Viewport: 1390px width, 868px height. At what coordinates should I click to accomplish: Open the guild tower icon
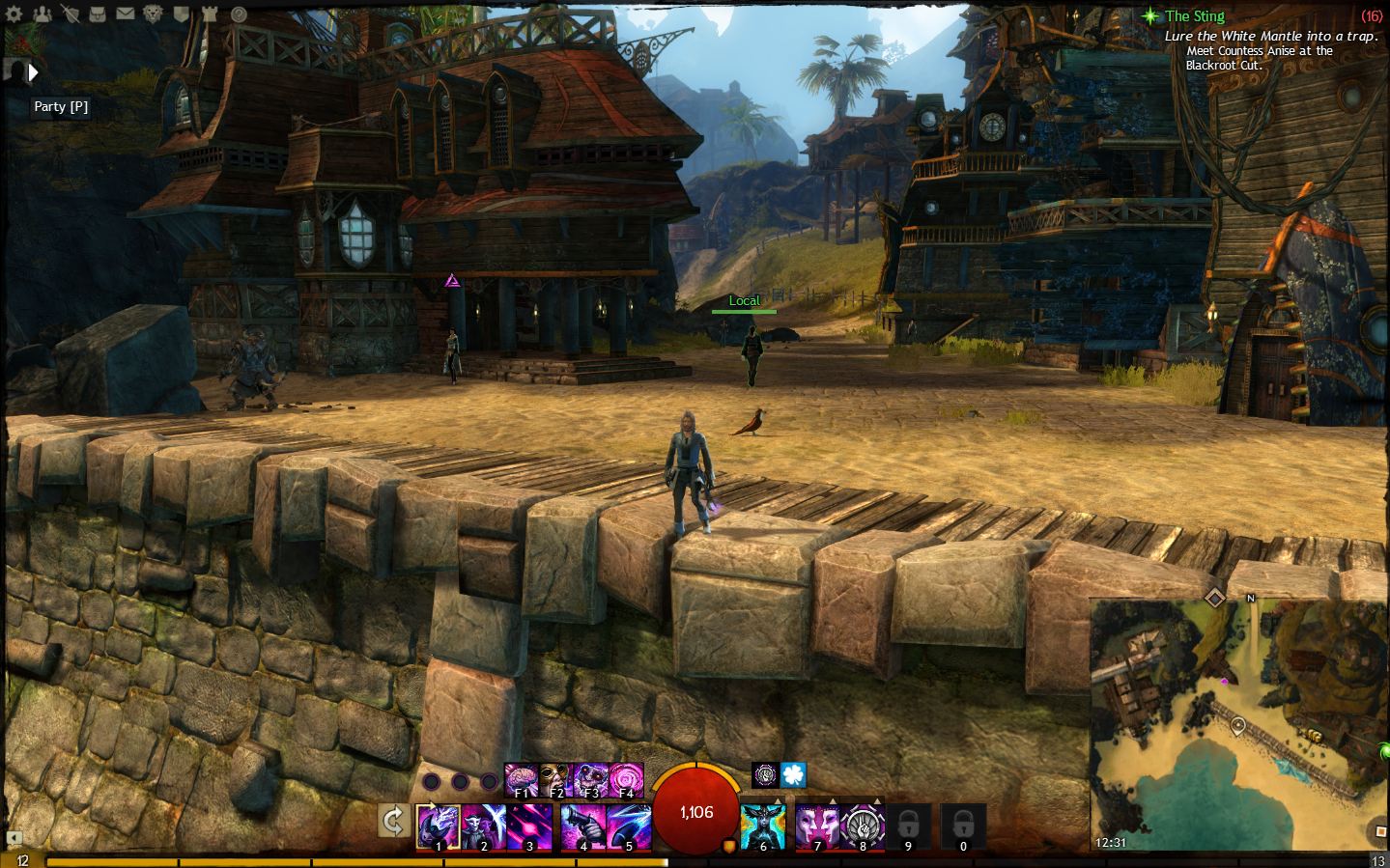point(210,14)
